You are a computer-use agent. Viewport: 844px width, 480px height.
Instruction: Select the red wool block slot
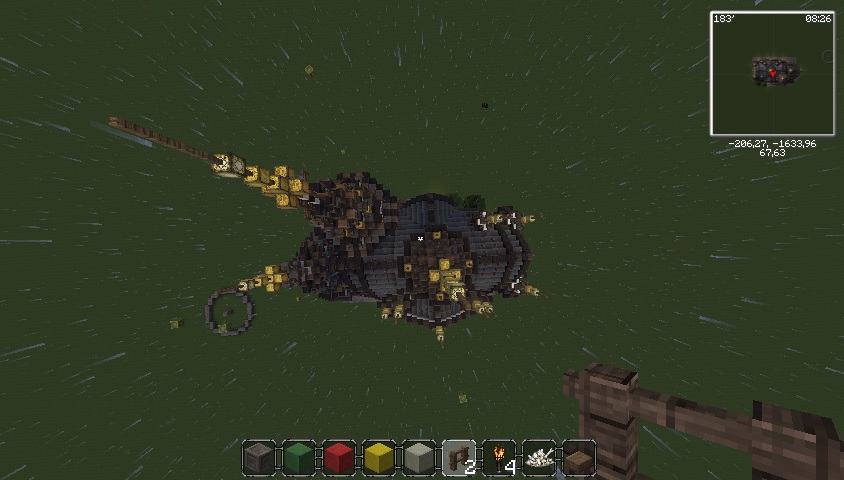339,458
